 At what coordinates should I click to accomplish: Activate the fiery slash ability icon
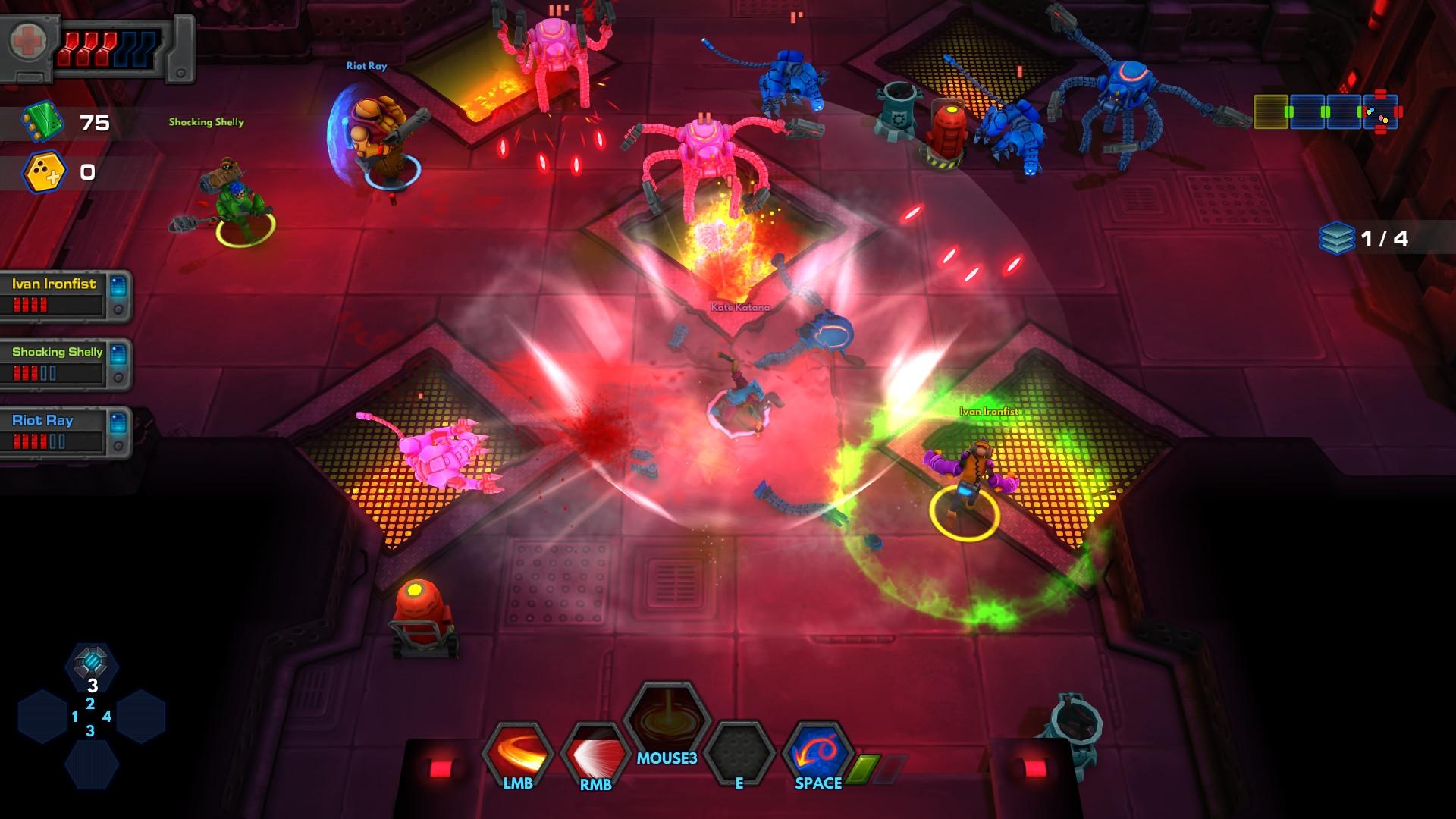[518, 751]
